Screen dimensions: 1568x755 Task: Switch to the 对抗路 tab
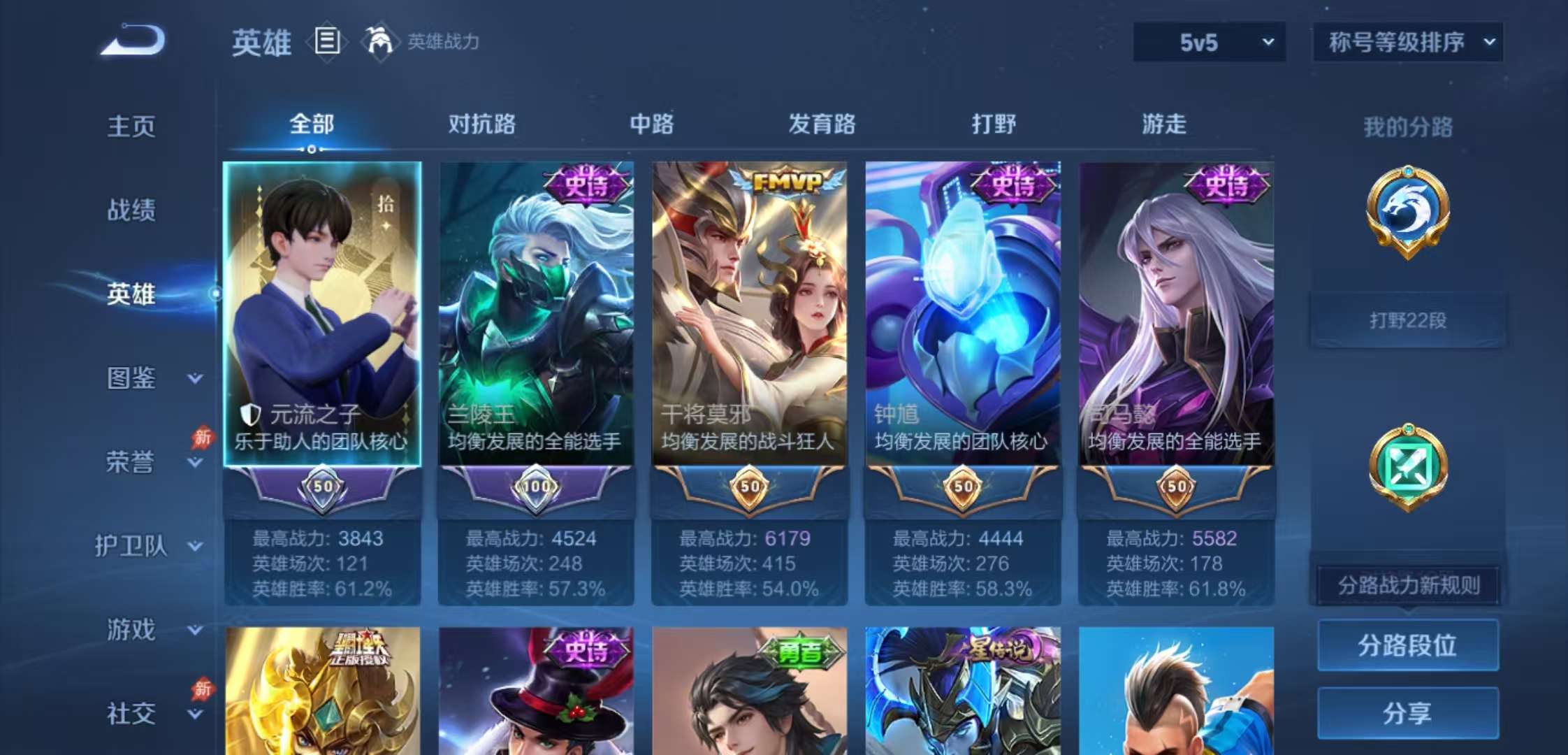(484, 123)
